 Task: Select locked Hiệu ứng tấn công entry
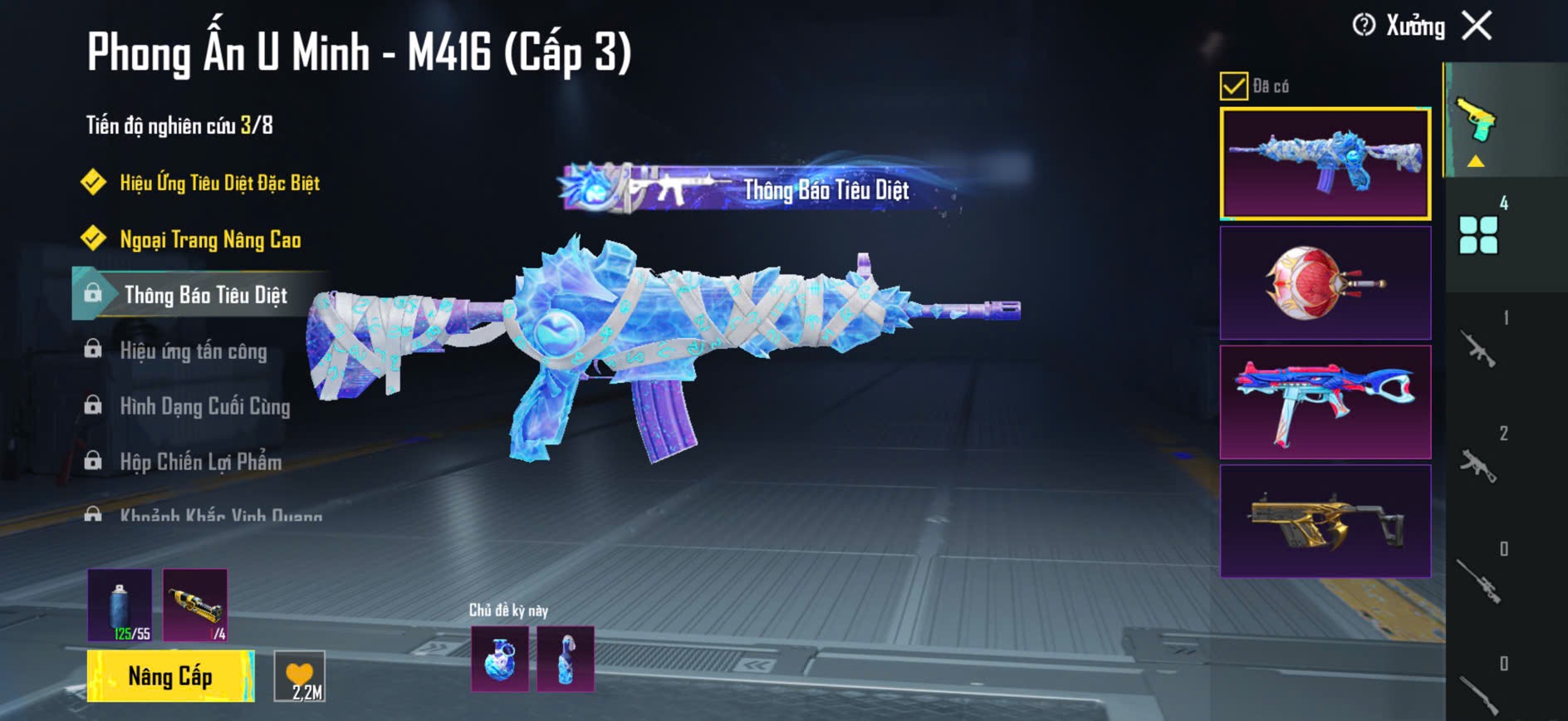tap(194, 351)
